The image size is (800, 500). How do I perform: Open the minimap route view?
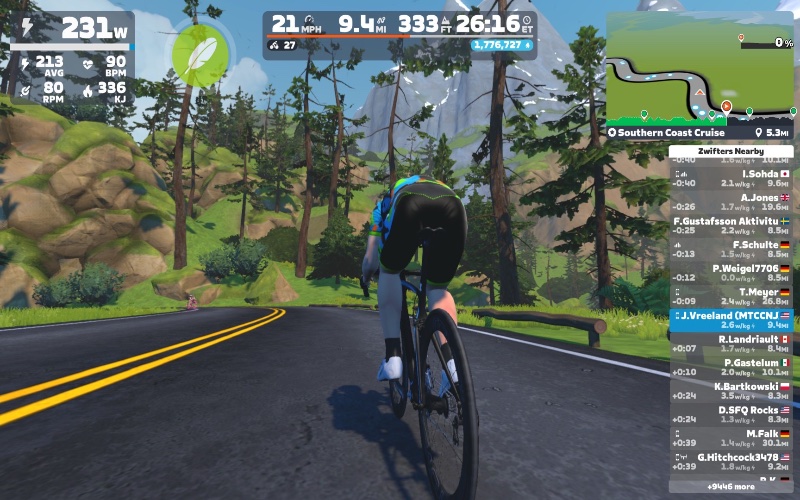(699, 68)
